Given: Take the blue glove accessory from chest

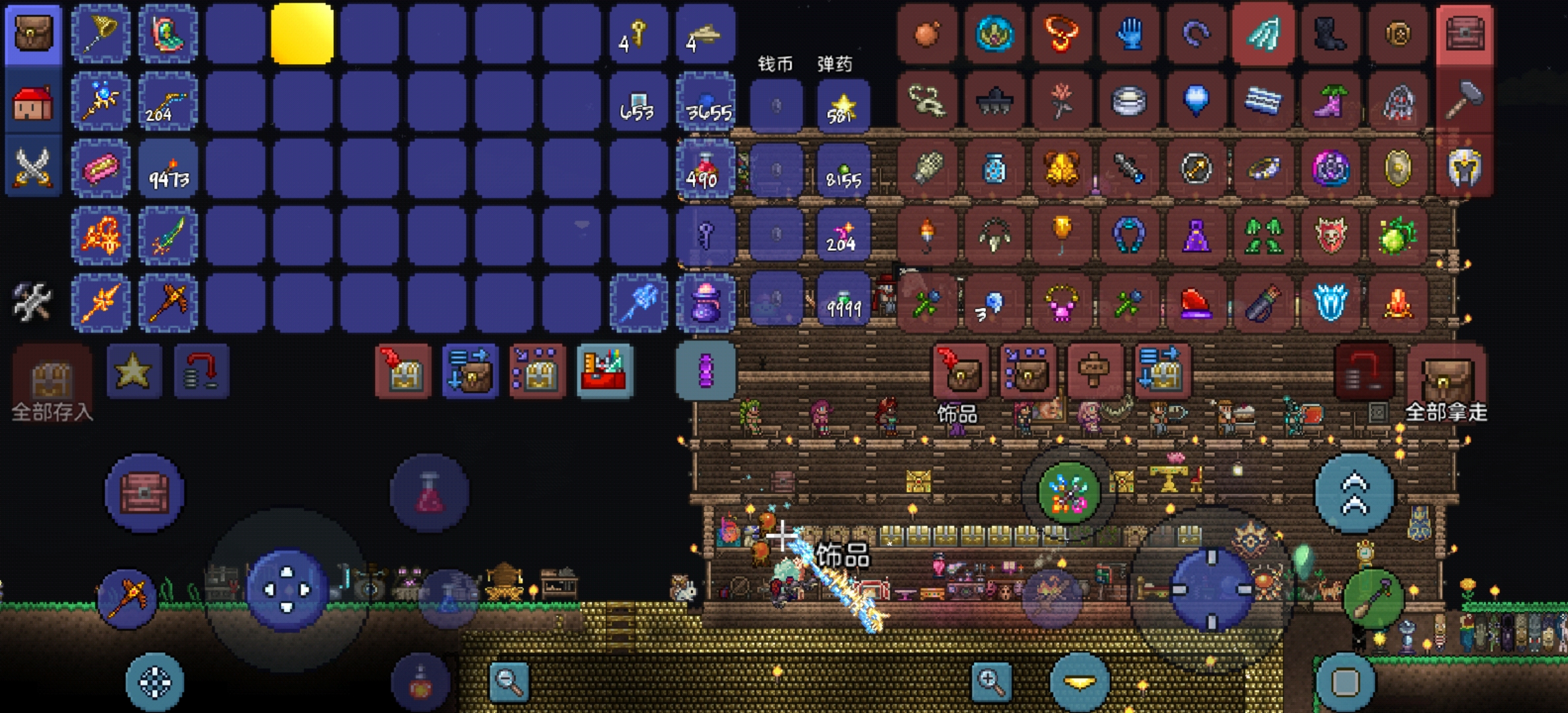Looking at the screenshot, I should tap(1129, 33).
